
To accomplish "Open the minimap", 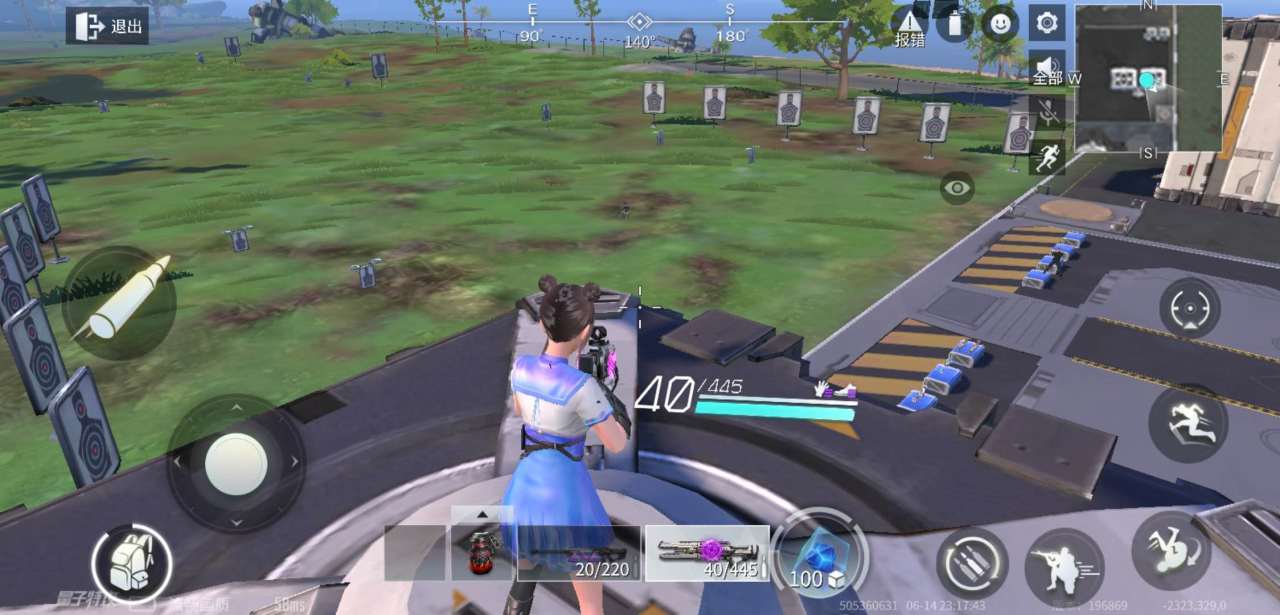I will [x=1148, y=78].
